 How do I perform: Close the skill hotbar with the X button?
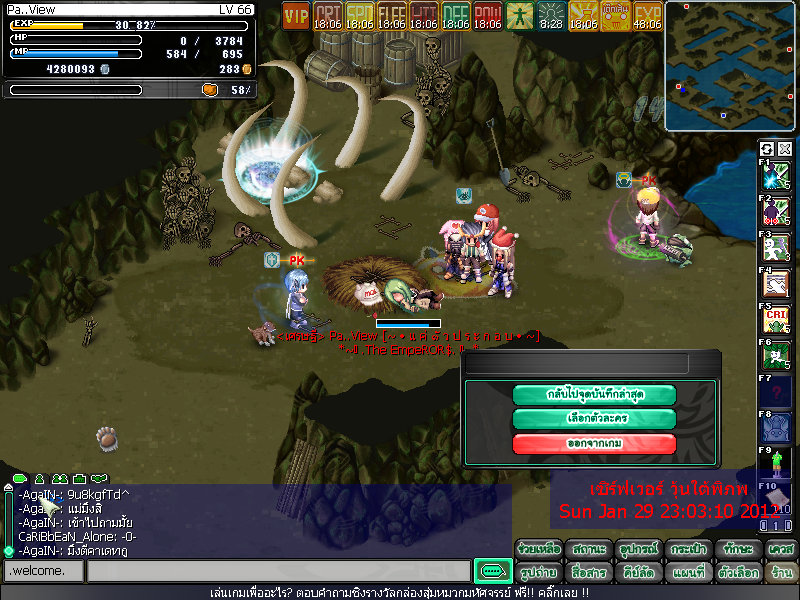pyautogui.click(x=784, y=149)
